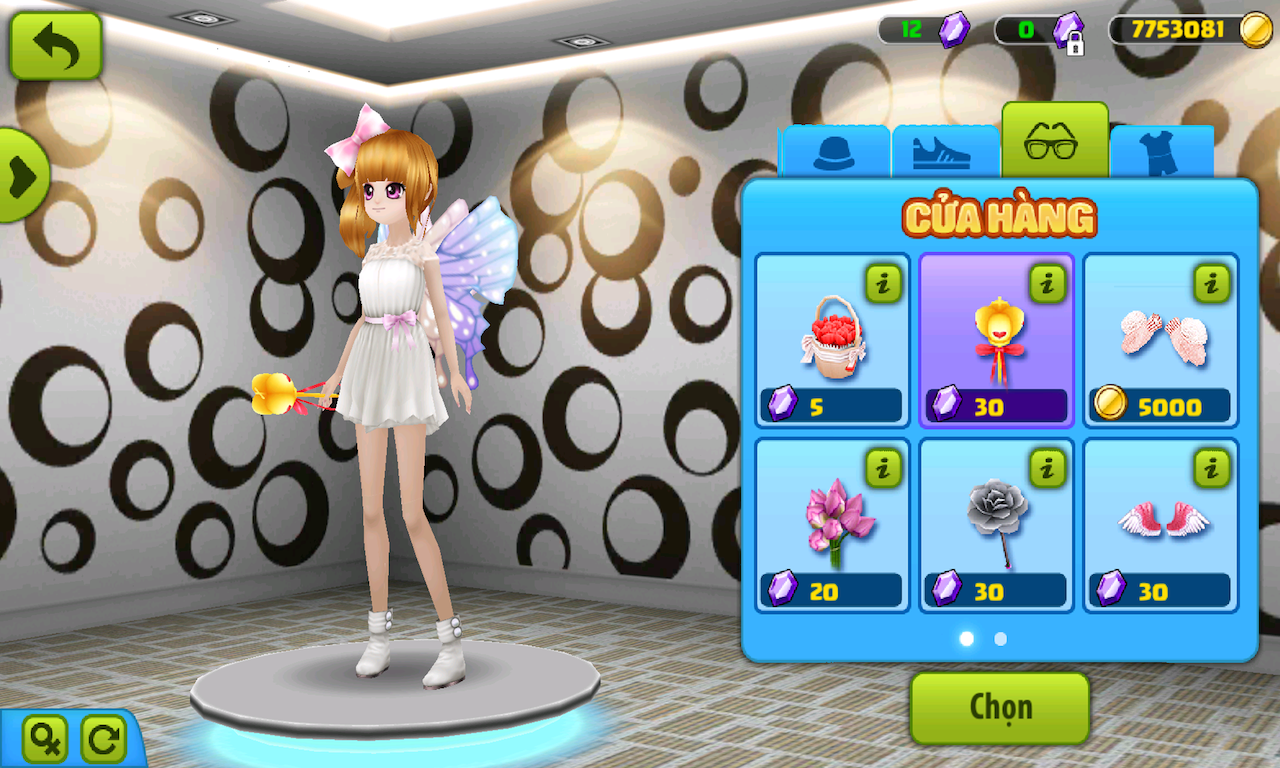Confirm selection with the Chọn button
The height and width of the screenshot is (768, 1280).
(x=999, y=708)
